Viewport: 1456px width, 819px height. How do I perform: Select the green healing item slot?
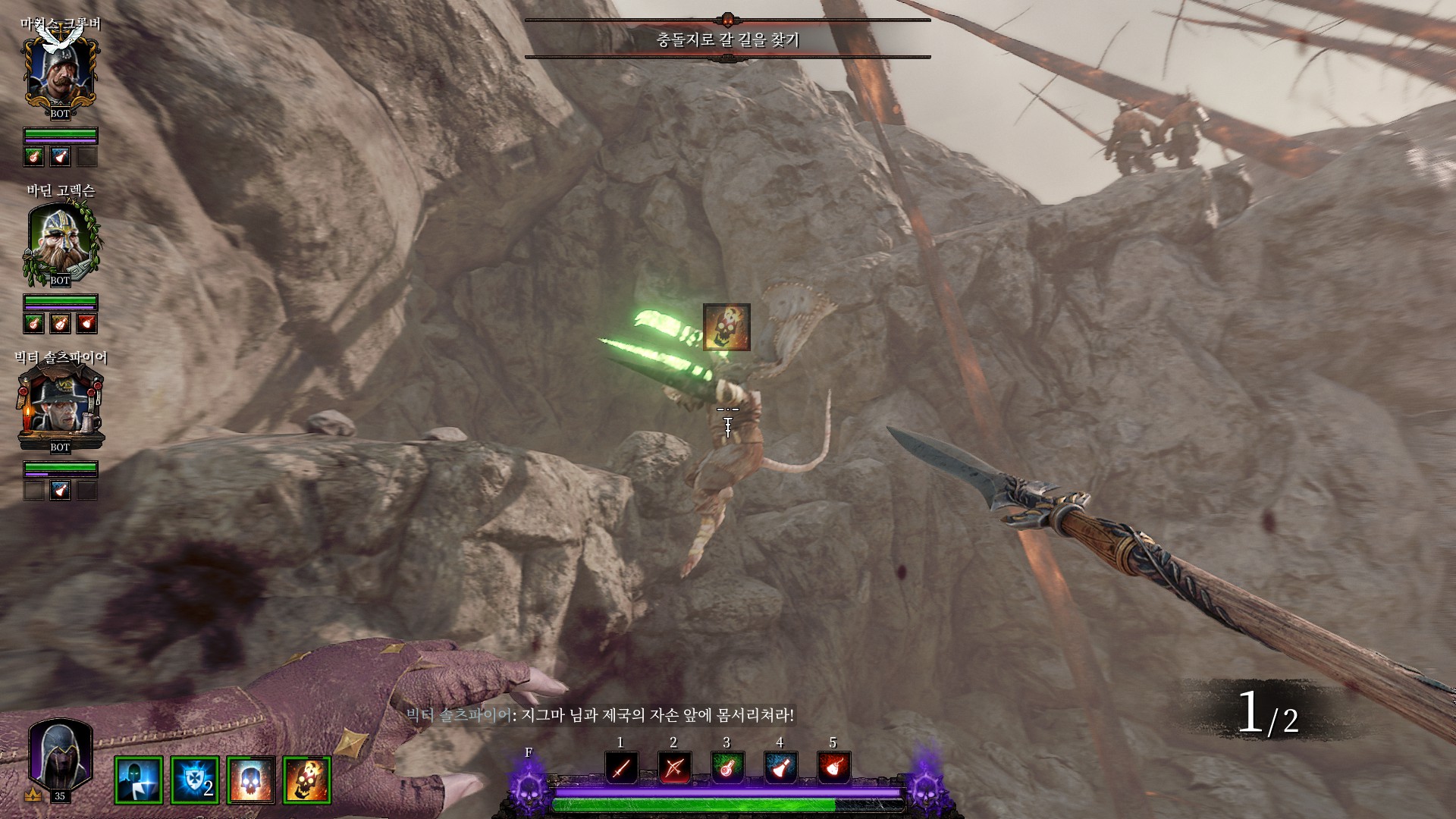(727, 769)
